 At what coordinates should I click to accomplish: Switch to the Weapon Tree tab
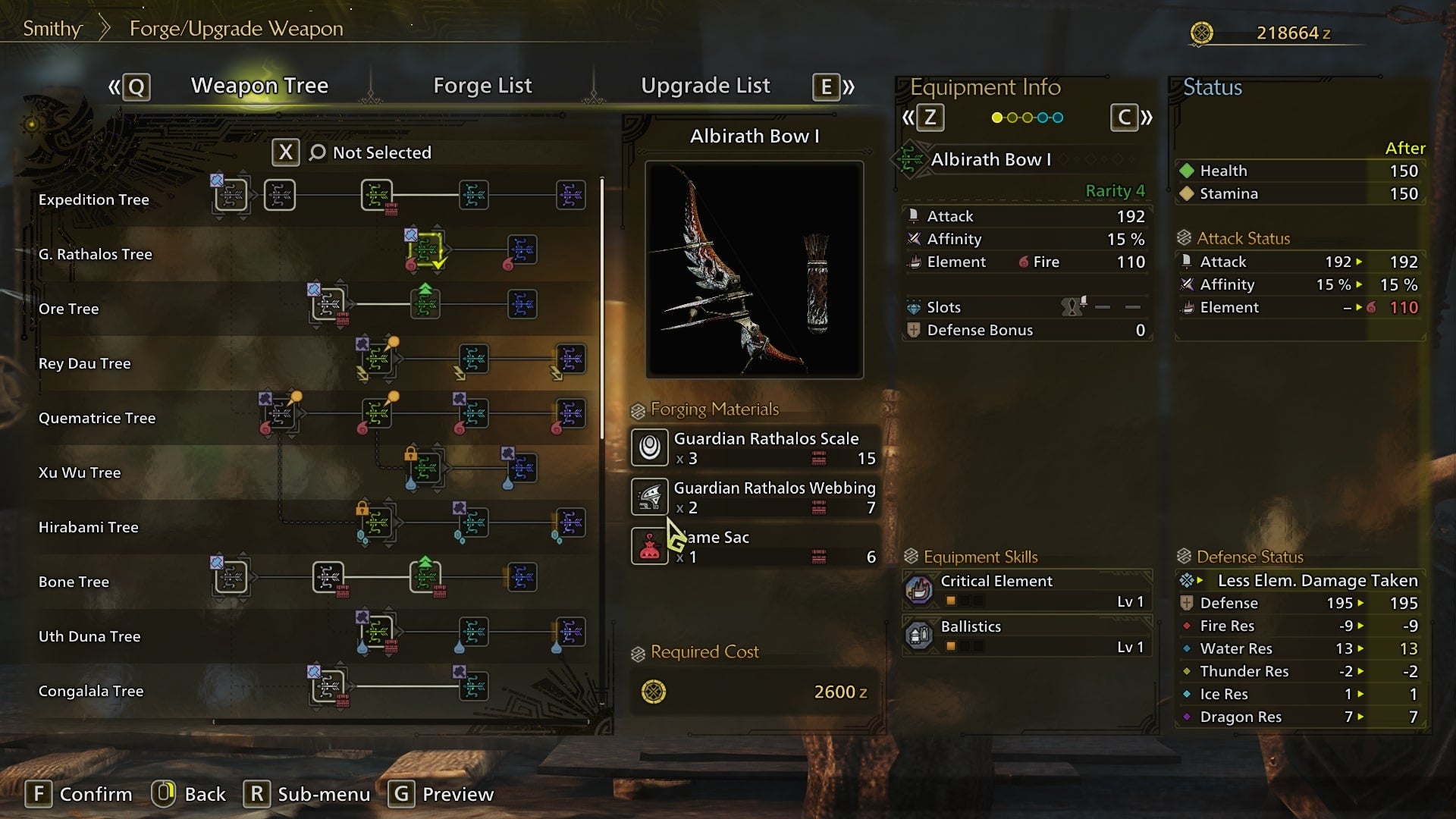pos(259,86)
